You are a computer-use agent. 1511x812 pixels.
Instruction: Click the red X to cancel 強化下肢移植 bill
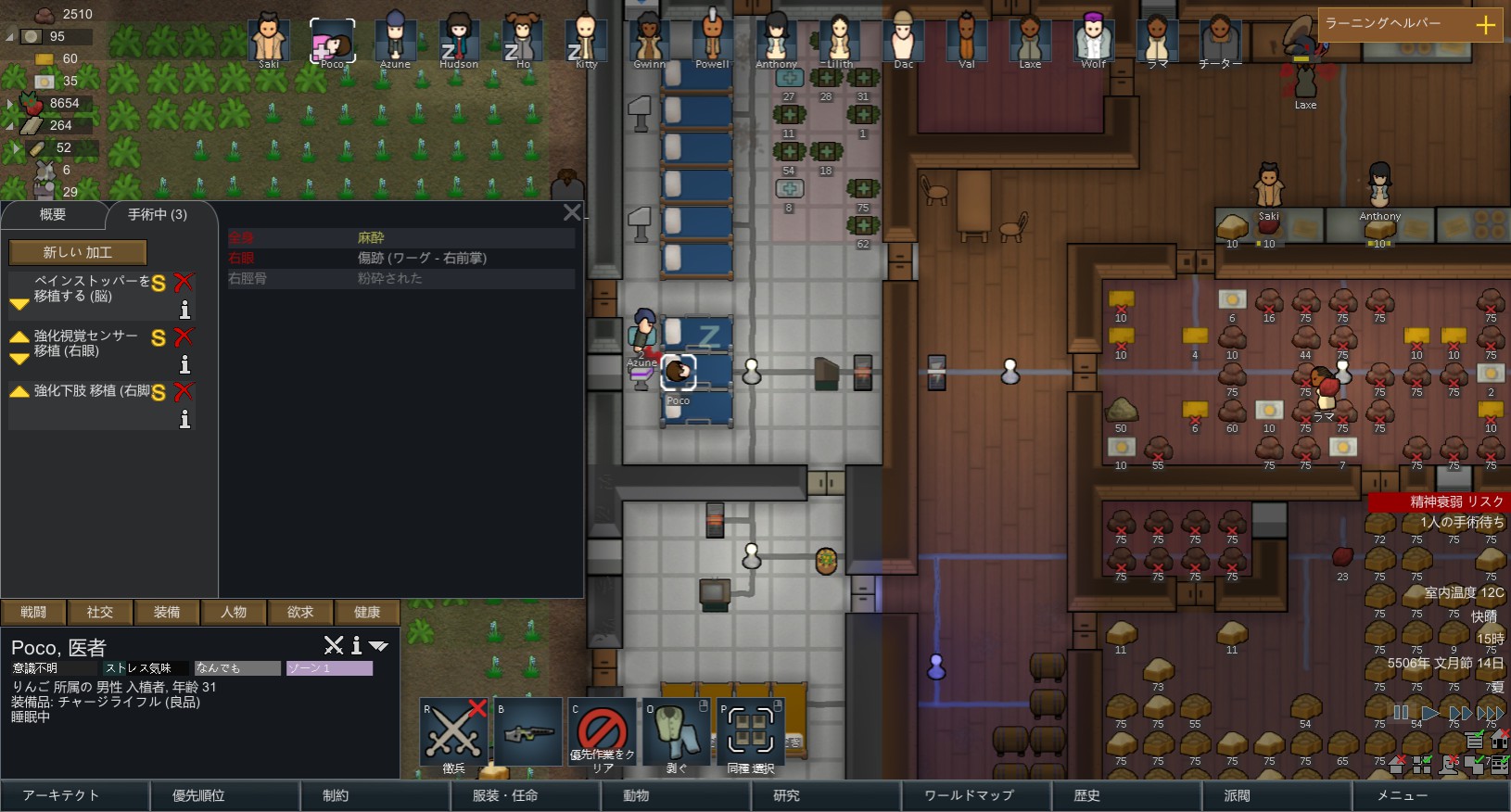tap(184, 392)
